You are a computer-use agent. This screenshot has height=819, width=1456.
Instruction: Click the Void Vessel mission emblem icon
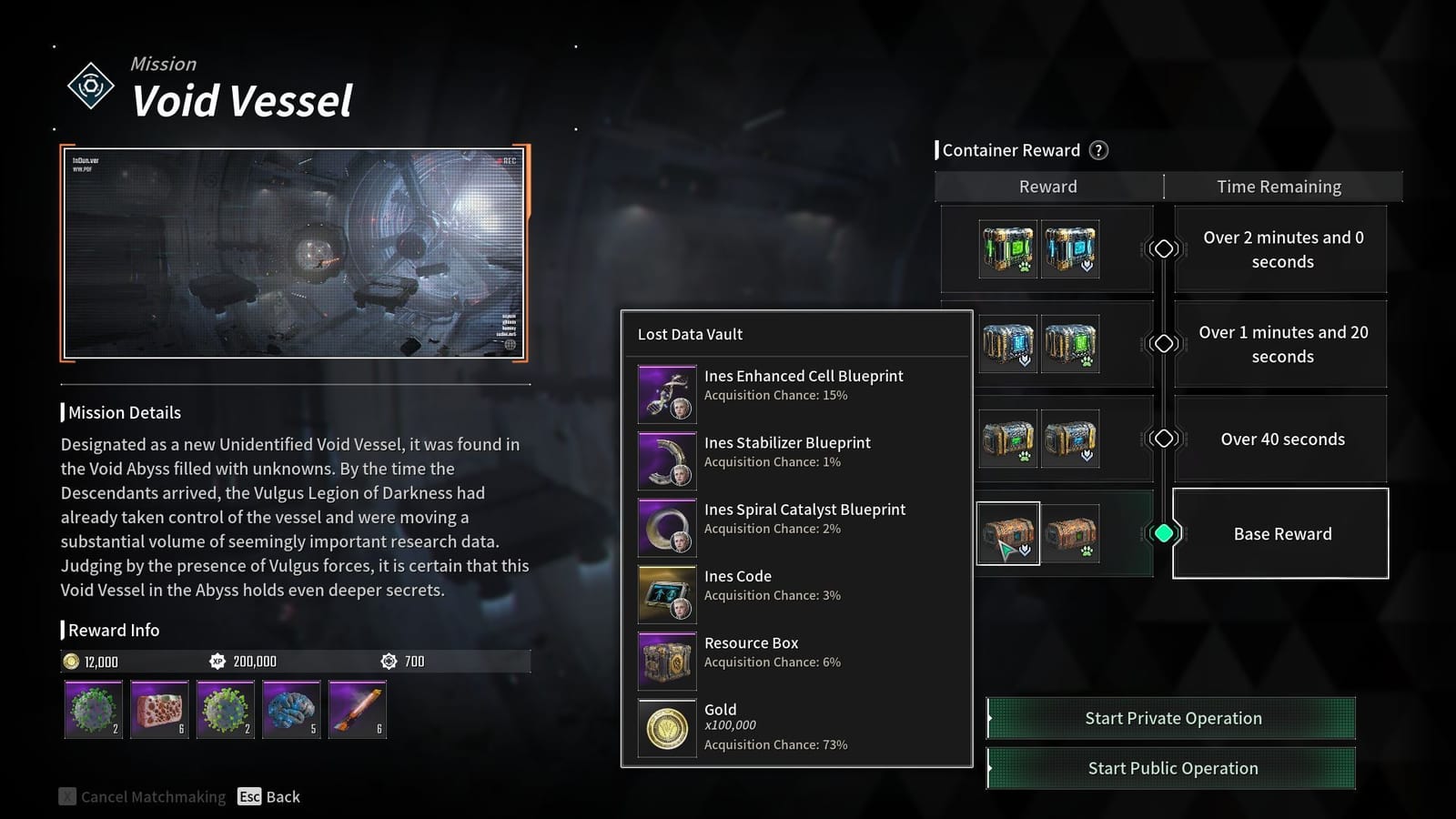coord(90,86)
